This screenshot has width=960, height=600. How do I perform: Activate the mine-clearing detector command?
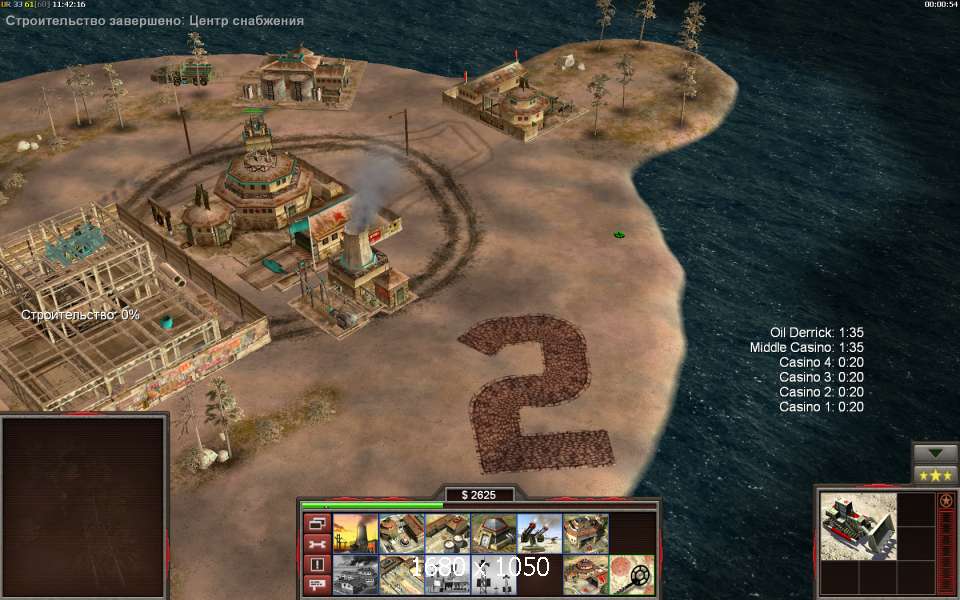point(631,575)
